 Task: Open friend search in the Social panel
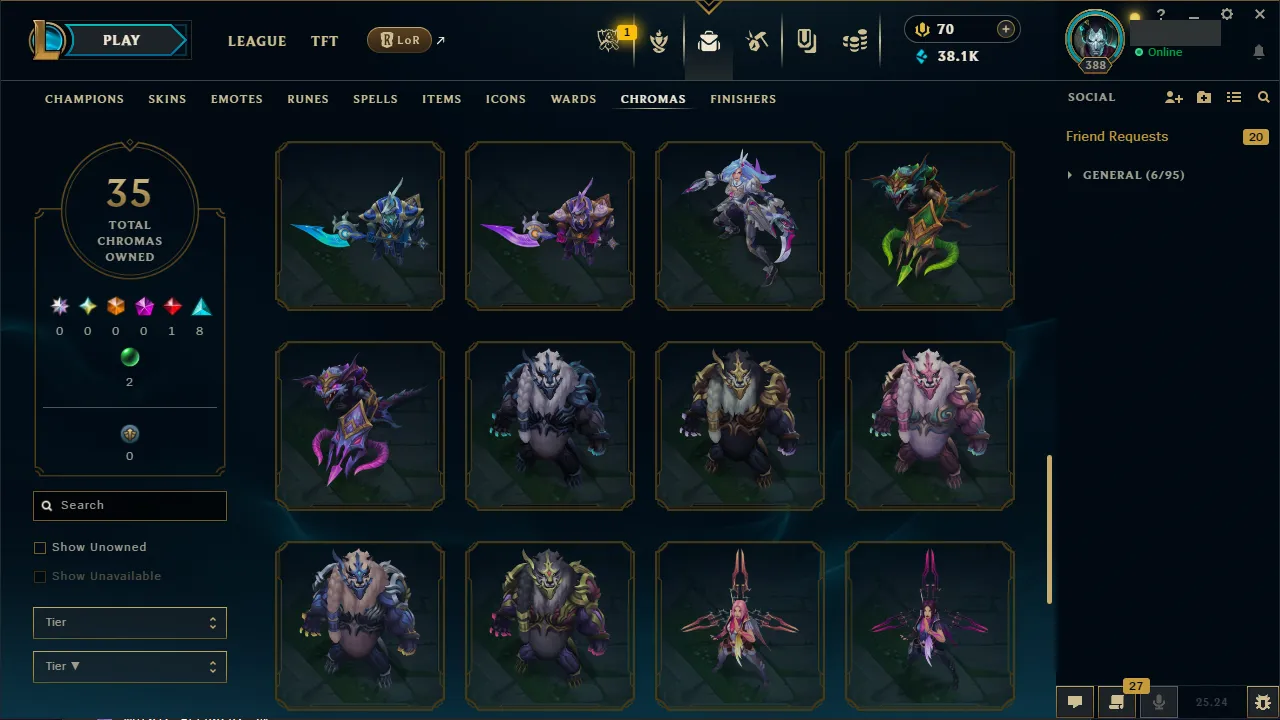[x=1263, y=97]
